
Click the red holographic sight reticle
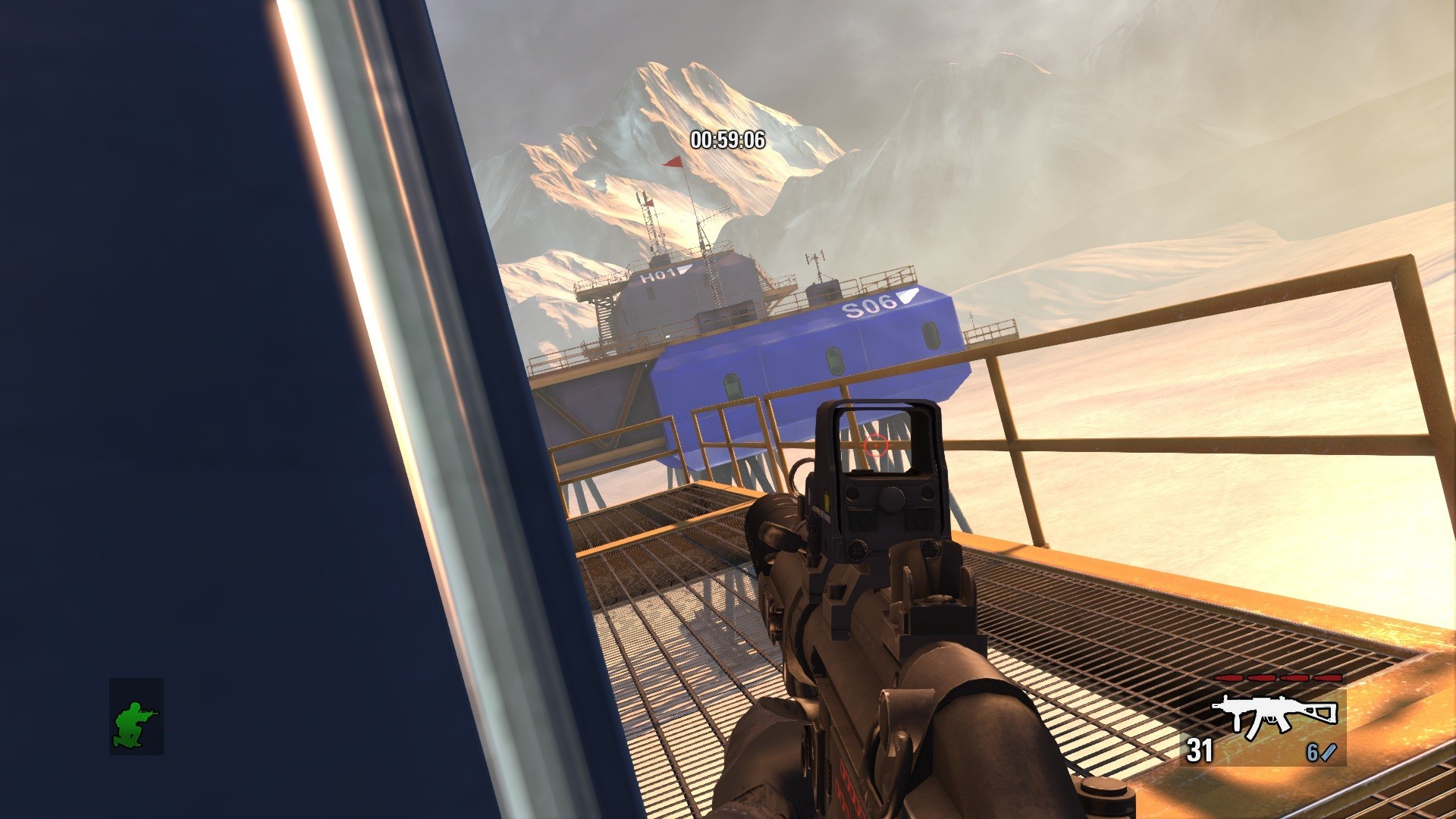tap(877, 447)
